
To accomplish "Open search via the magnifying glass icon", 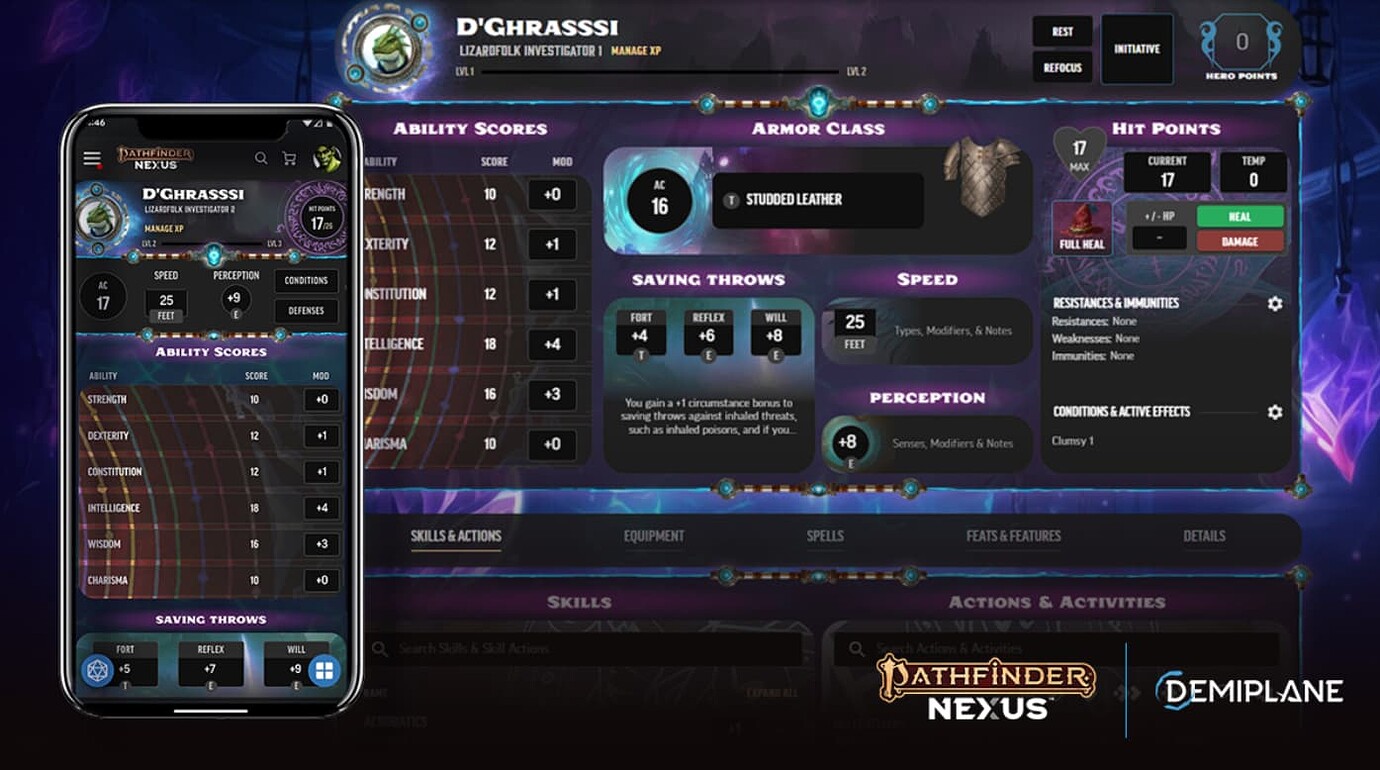I will [x=260, y=158].
